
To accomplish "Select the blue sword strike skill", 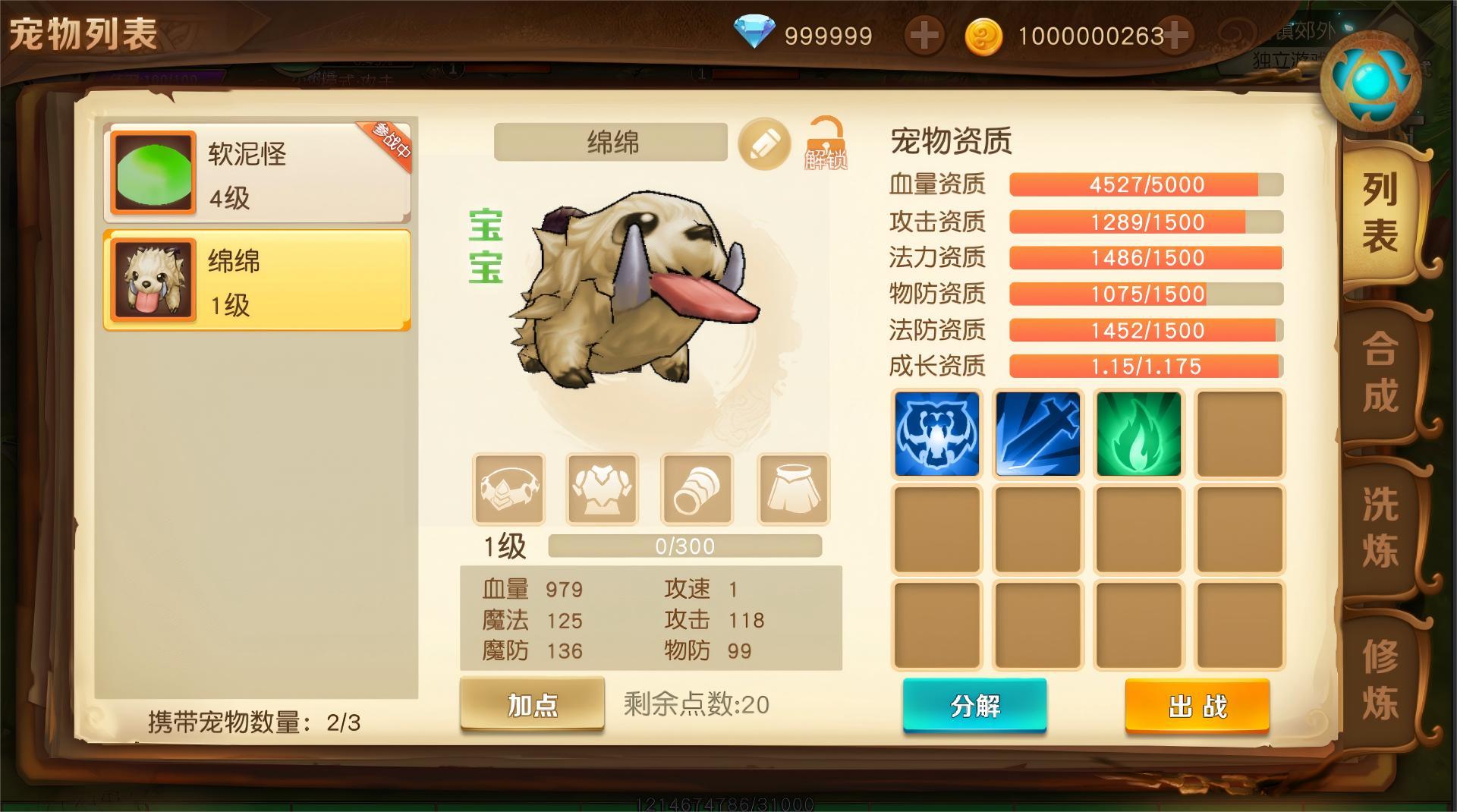I will pyautogui.click(x=1037, y=434).
